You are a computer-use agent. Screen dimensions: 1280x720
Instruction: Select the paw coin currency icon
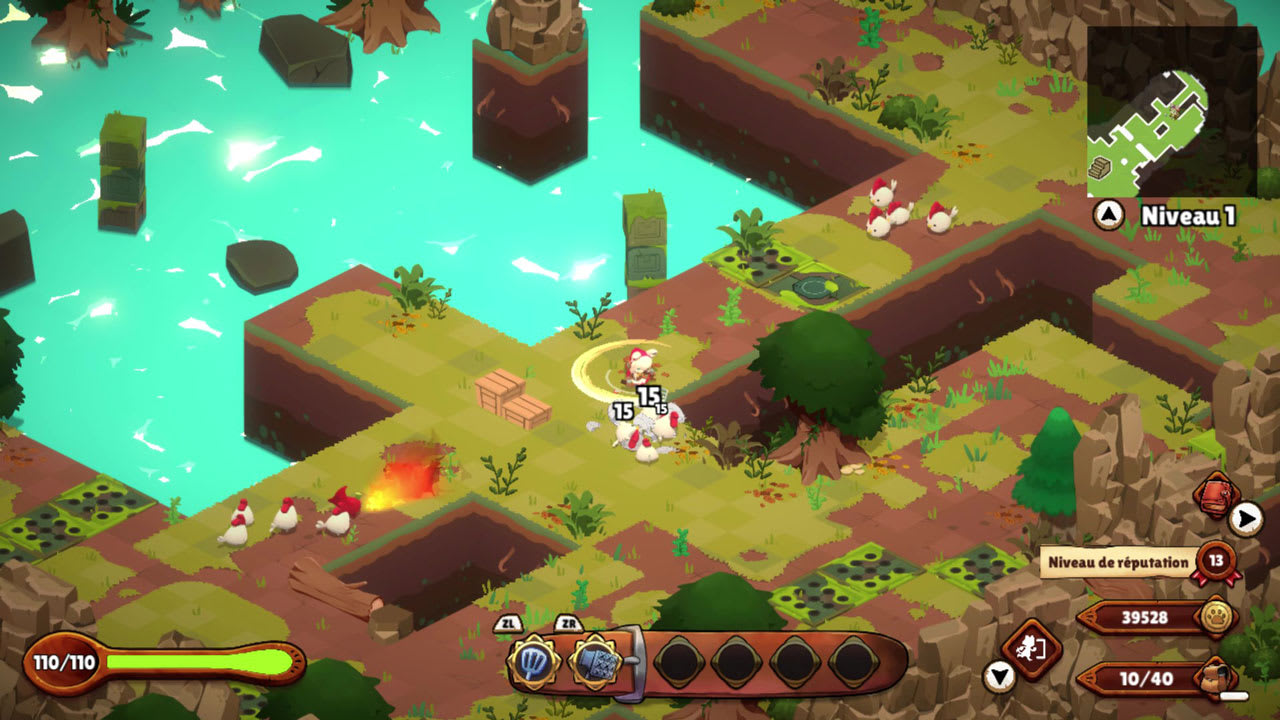point(1216,617)
